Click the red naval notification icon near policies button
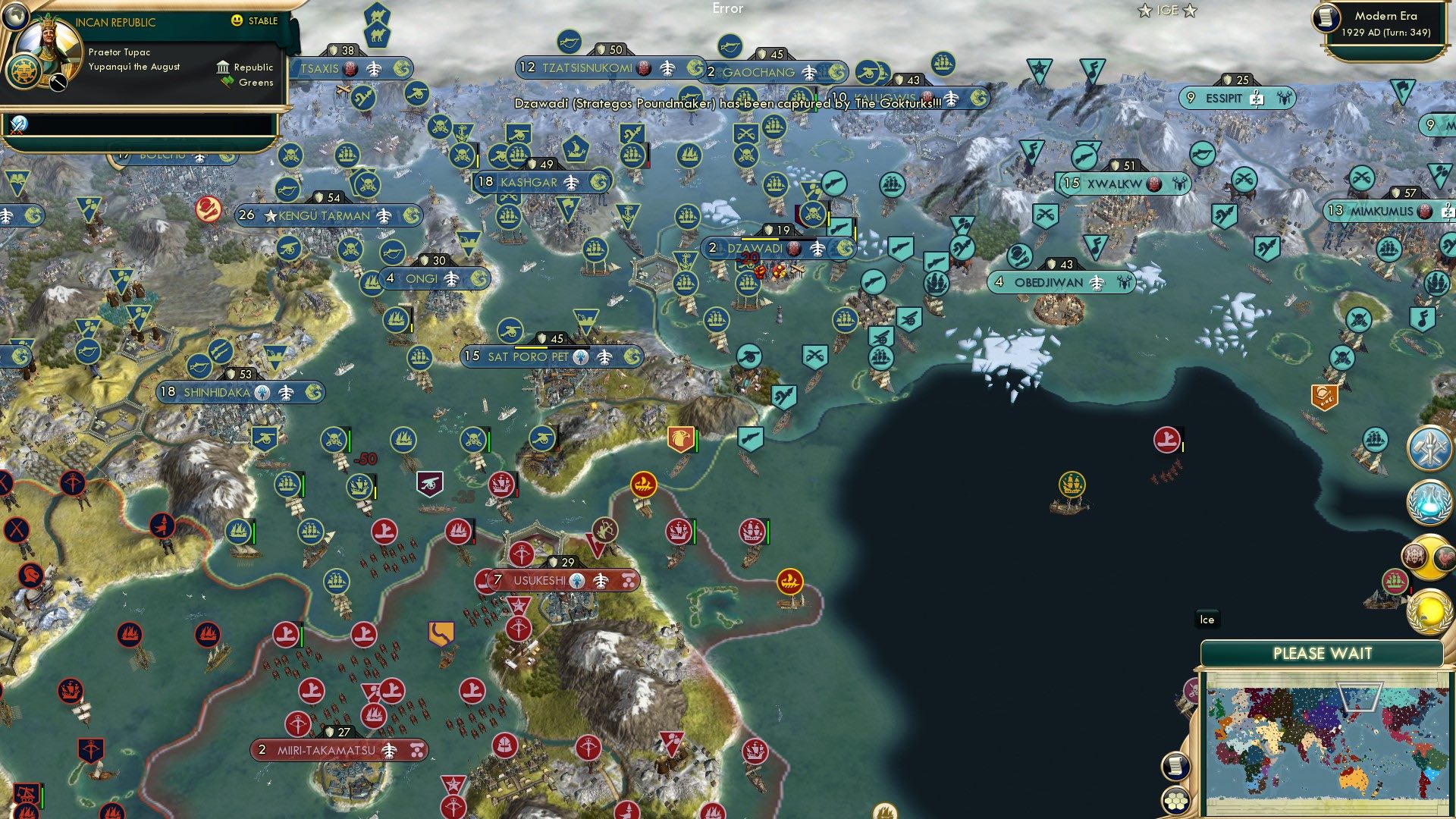 pyautogui.click(x=1396, y=579)
